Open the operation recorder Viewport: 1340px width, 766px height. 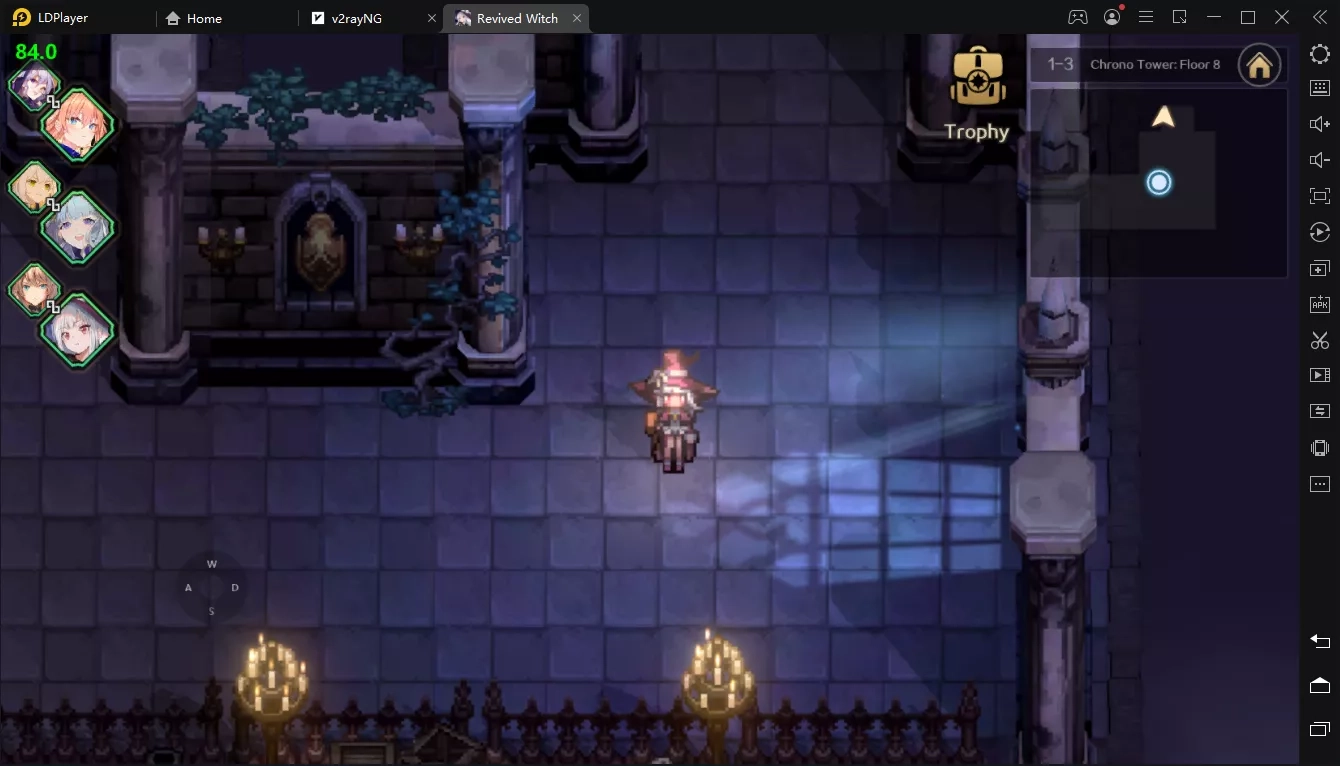coord(1320,231)
